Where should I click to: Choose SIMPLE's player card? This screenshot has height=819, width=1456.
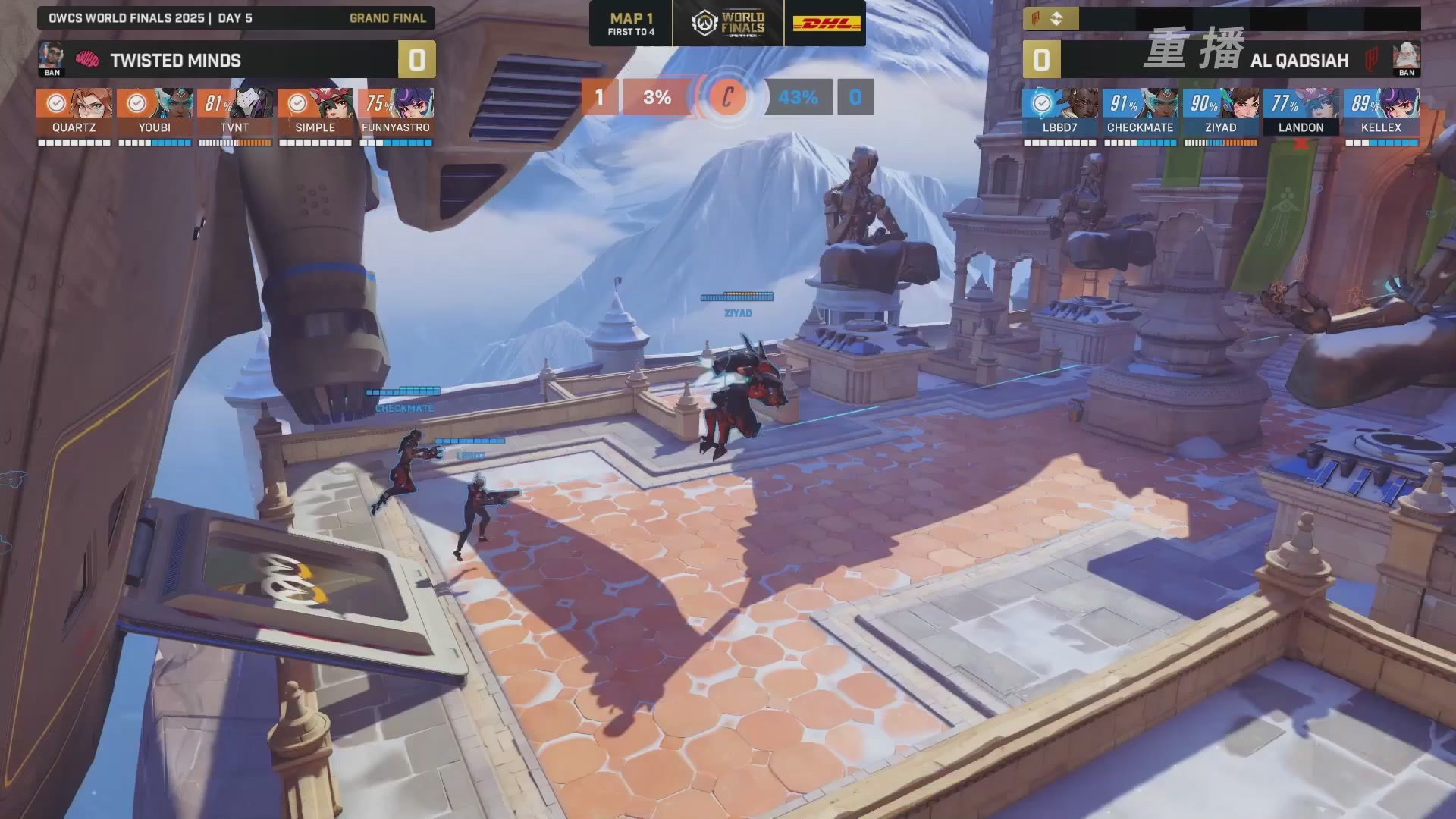(315, 111)
